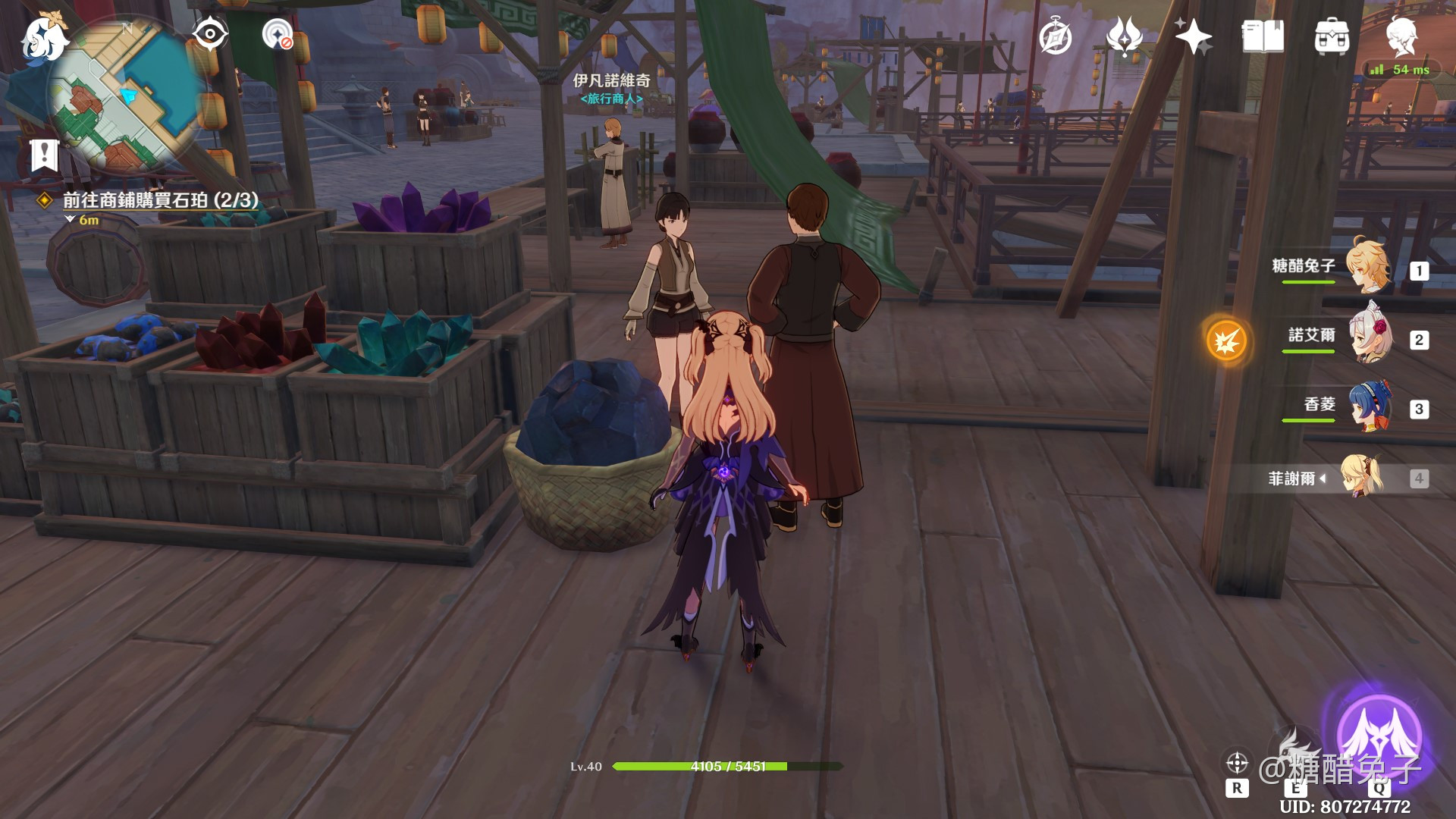Switch to party member 諾艾爾
The height and width of the screenshot is (819, 1456).
click(1369, 335)
